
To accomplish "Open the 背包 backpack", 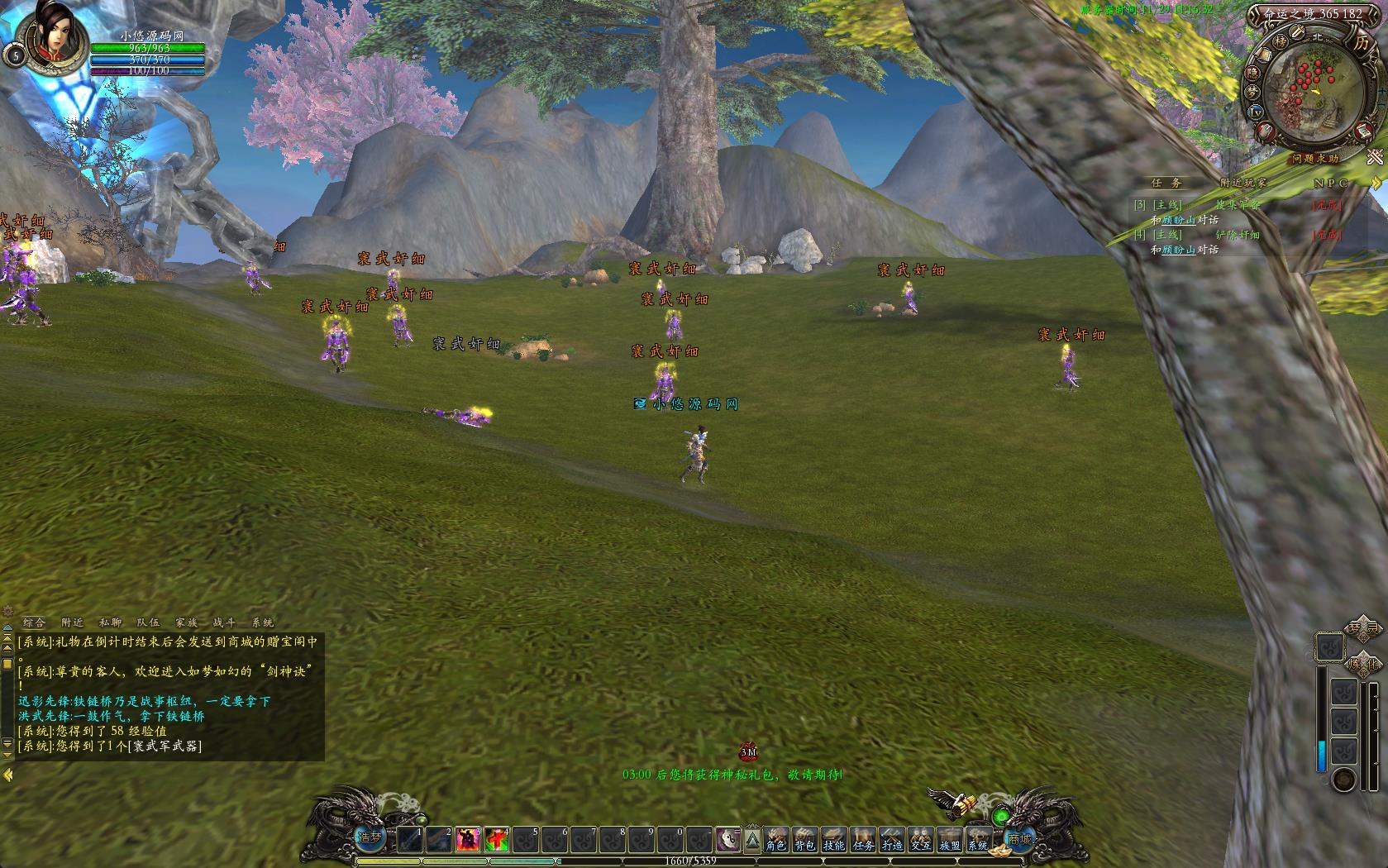I will click(x=804, y=839).
